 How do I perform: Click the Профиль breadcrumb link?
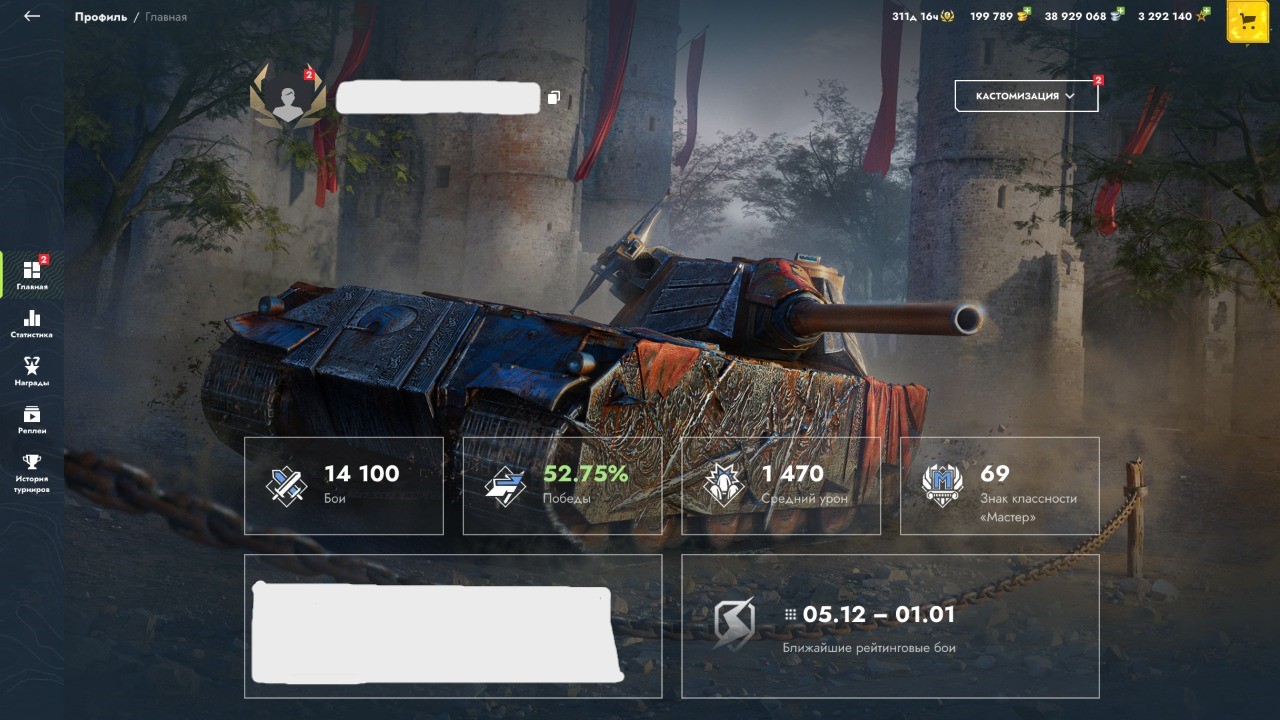(100, 17)
